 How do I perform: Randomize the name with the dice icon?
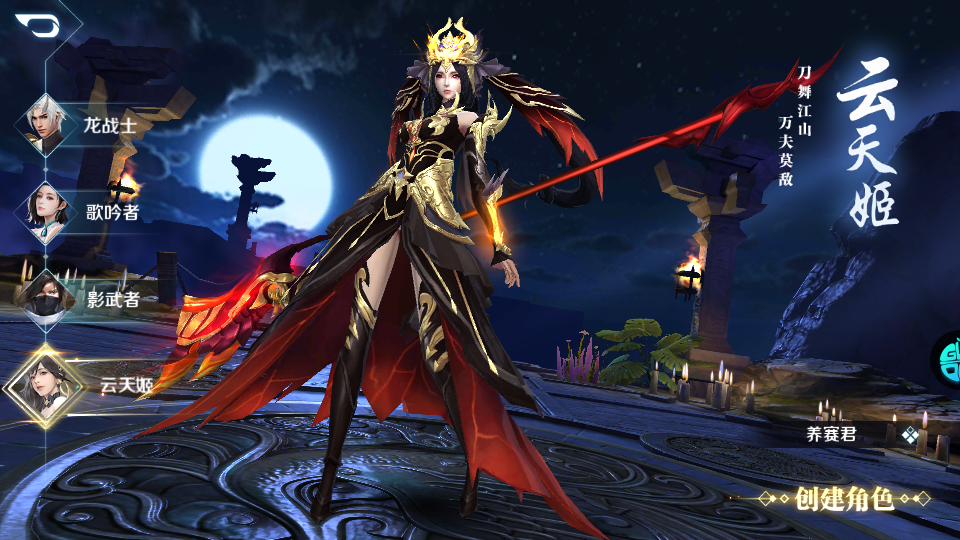909,435
